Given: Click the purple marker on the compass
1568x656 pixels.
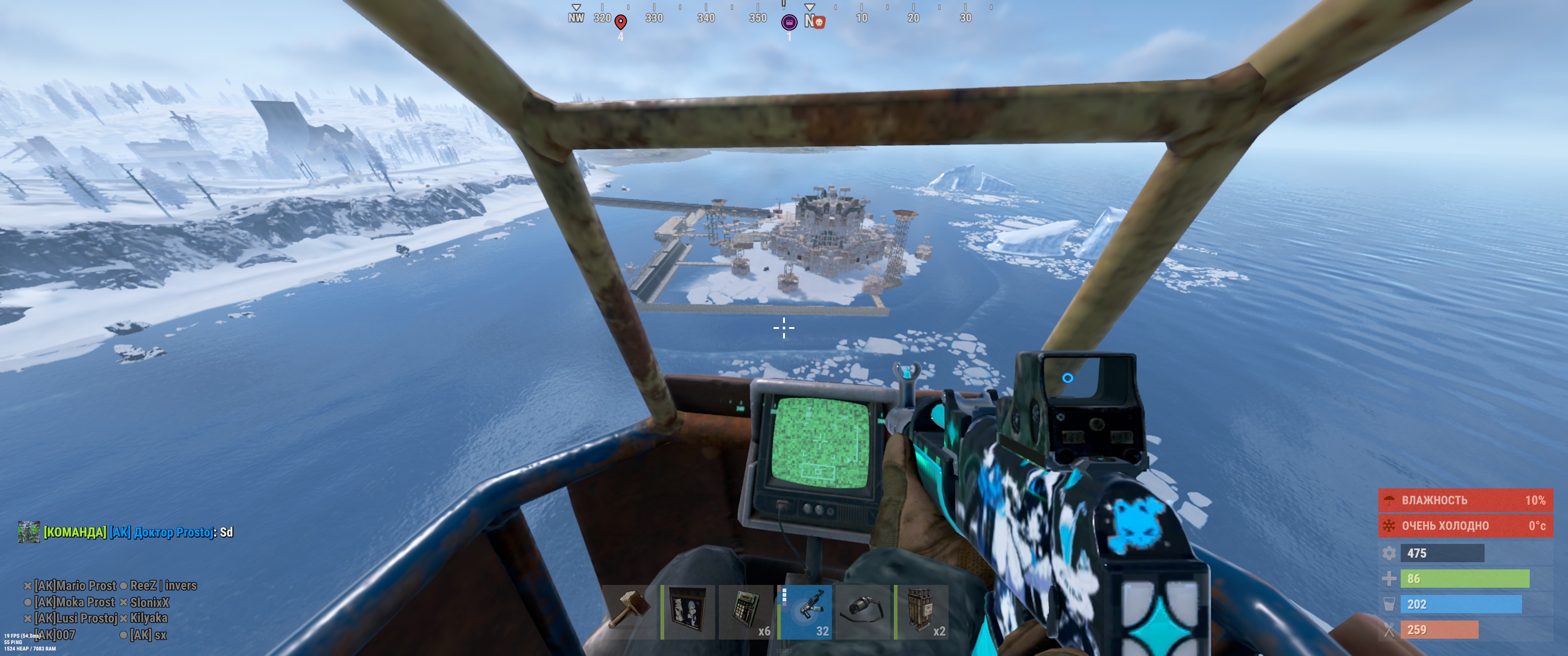Looking at the screenshot, I should click(789, 22).
